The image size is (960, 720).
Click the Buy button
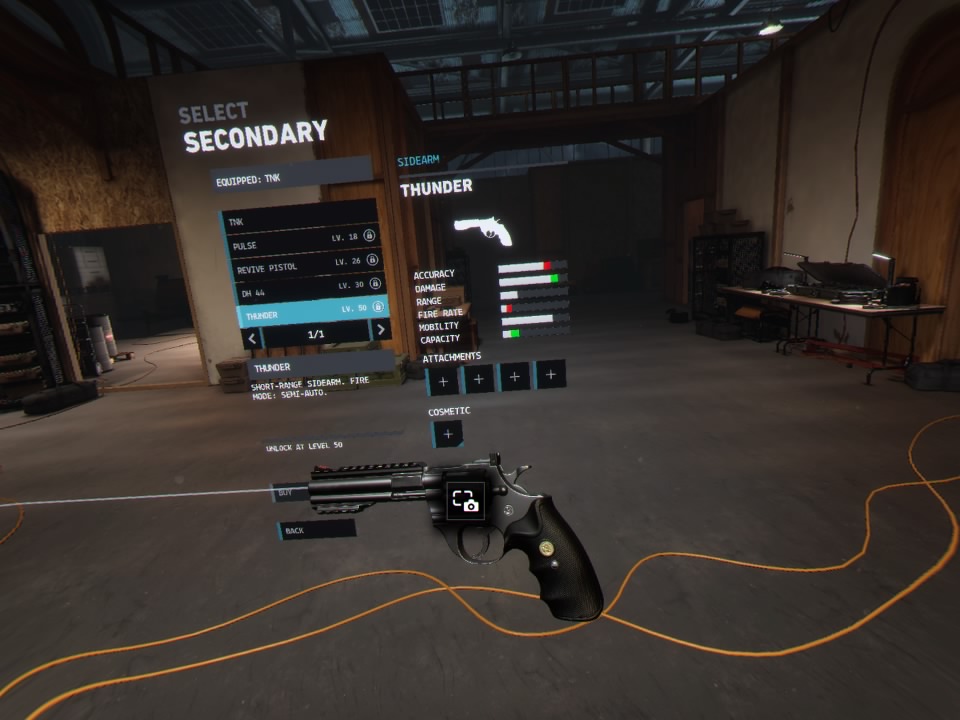[289, 492]
